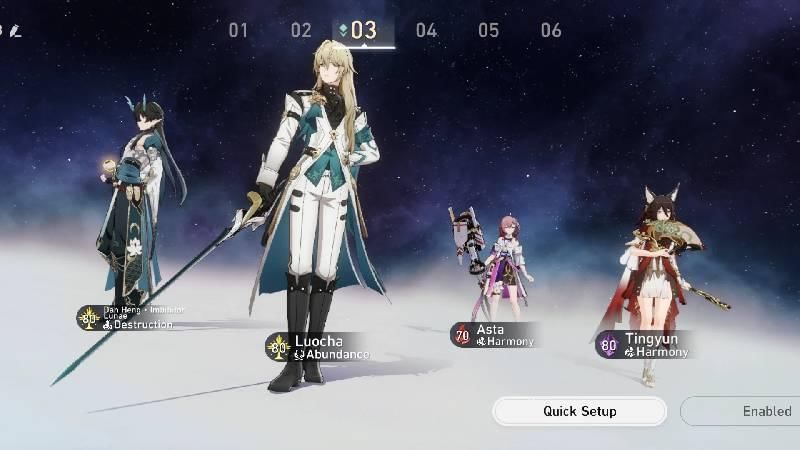Select team tab 03

[x=363, y=30]
